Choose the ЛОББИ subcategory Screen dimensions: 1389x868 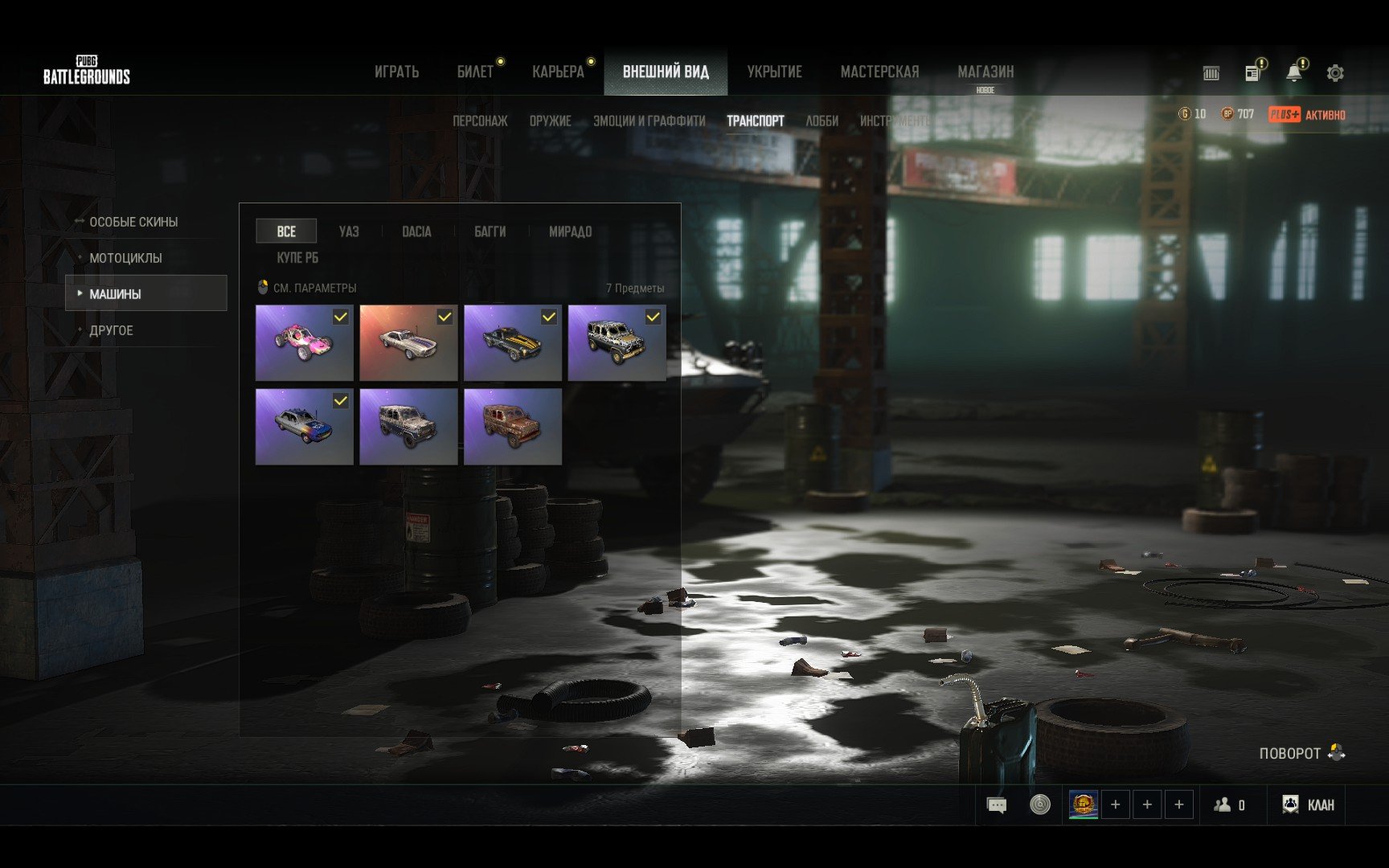click(822, 121)
